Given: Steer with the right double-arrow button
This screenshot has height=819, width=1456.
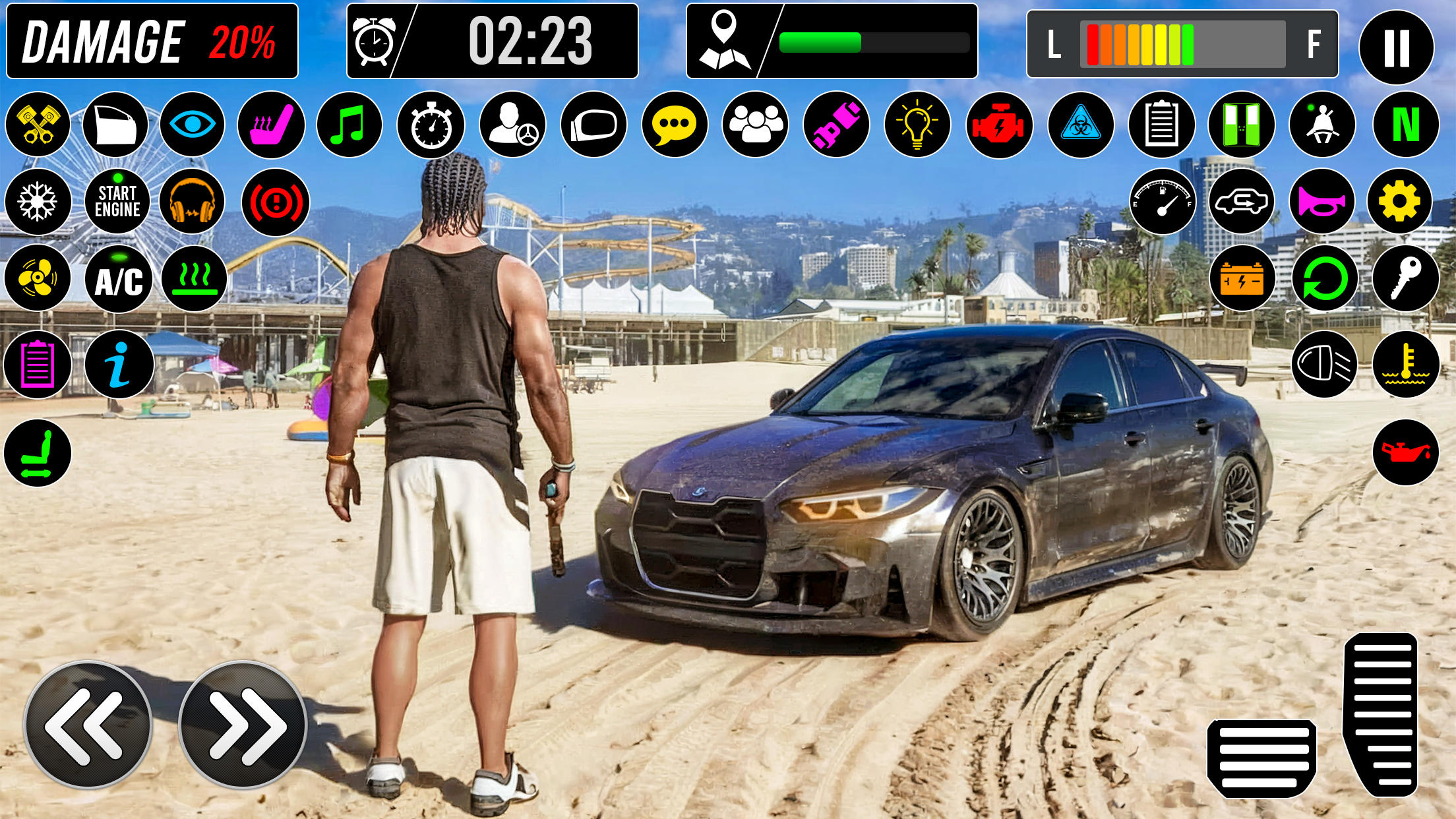Looking at the screenshot, I should coord(243,724).
